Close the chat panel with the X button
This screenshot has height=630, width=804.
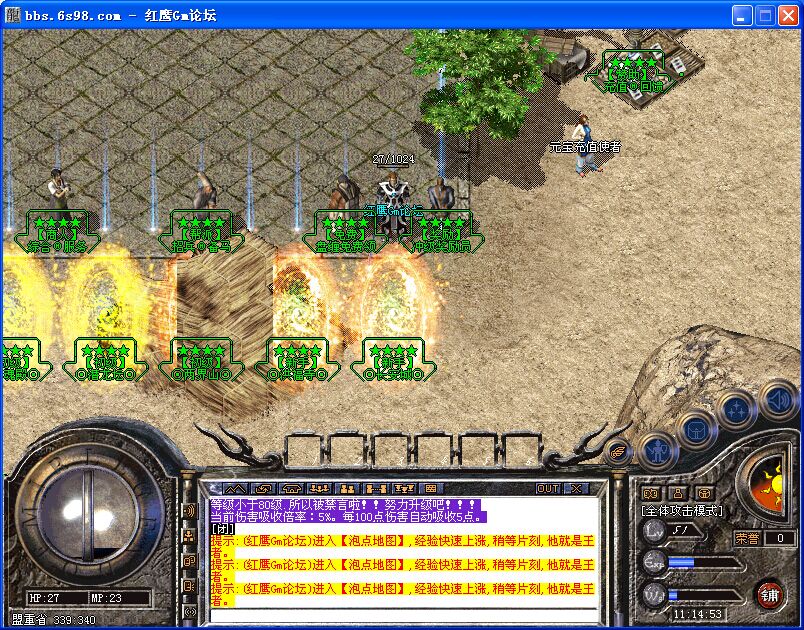point(576,488)
